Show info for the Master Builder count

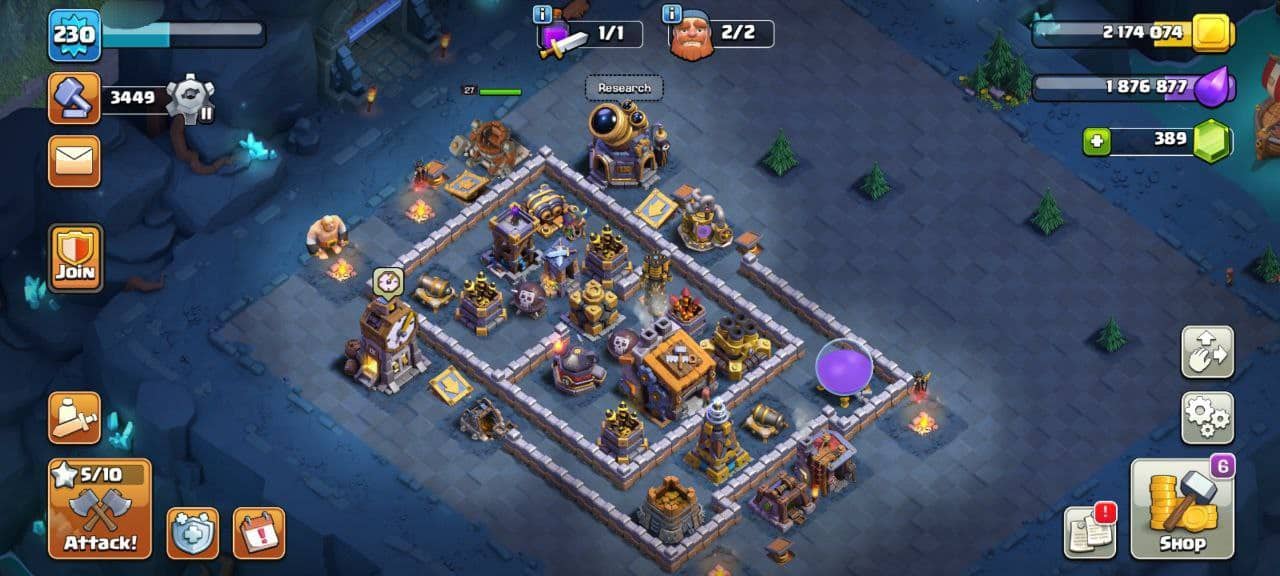[672, 14]
